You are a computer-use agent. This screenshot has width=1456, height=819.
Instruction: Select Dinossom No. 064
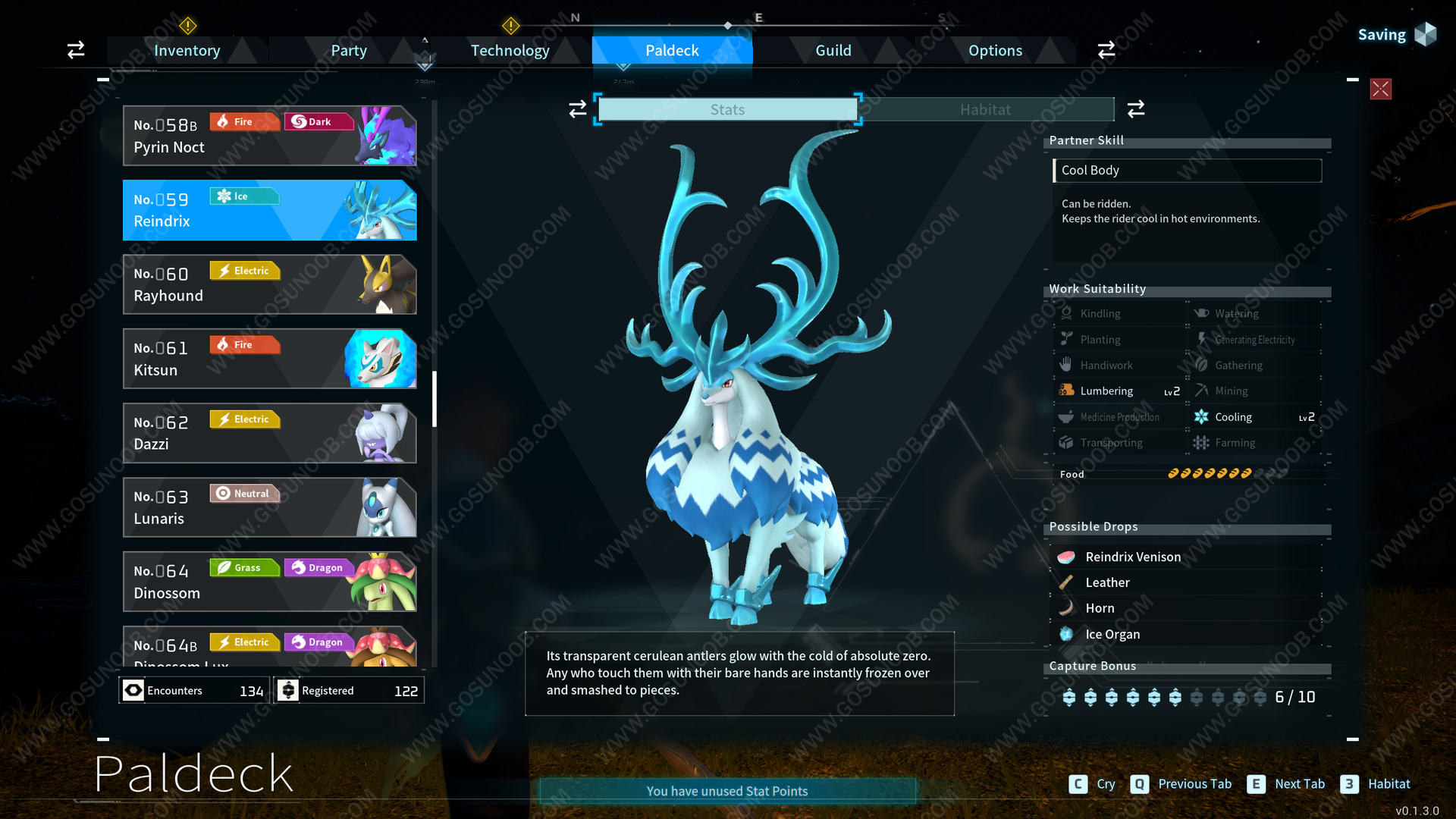tap(269, 582)
